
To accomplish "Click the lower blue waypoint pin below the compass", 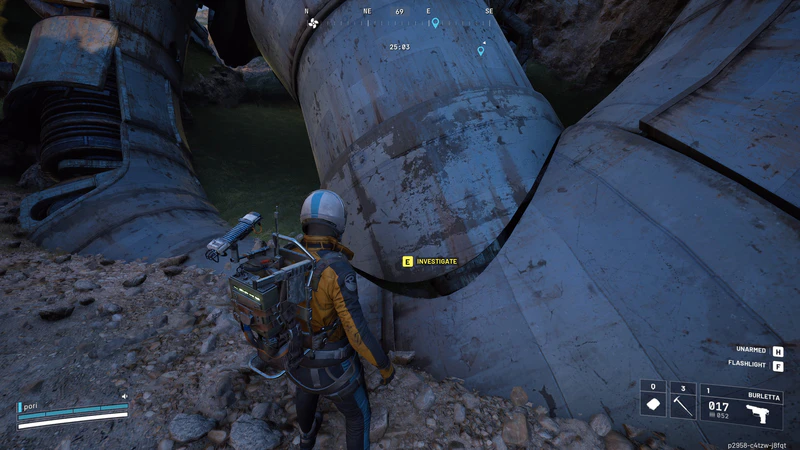I will (x=481, y=50).
